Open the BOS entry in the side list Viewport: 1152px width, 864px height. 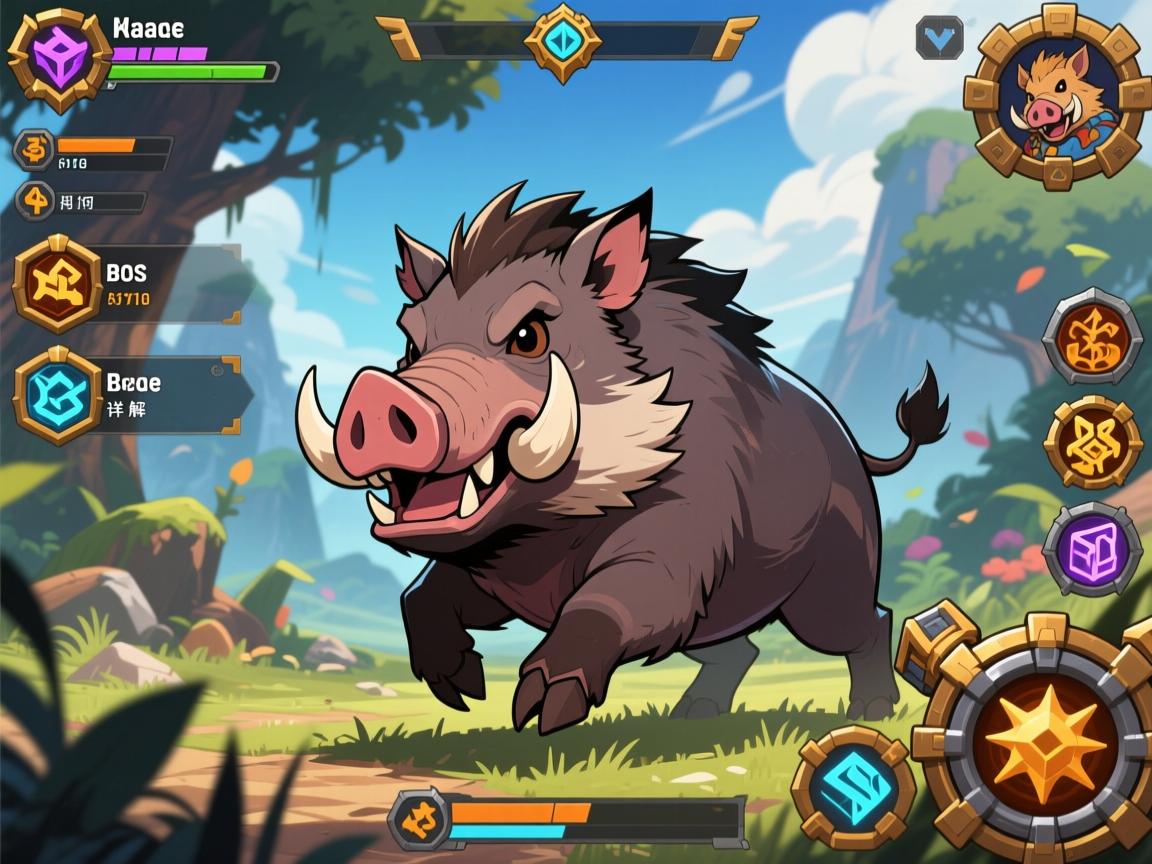coord(58,285)
